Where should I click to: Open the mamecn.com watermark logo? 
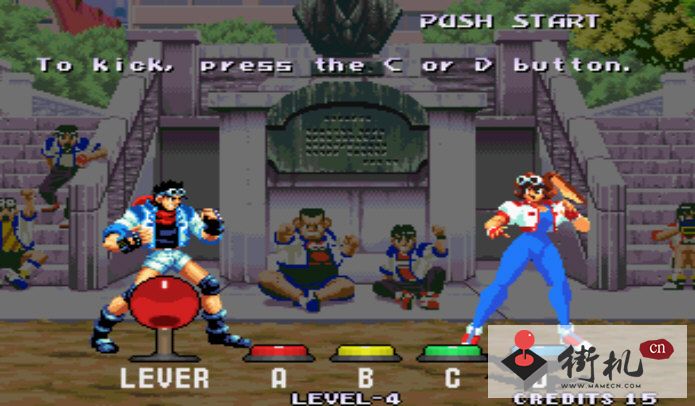587,360
